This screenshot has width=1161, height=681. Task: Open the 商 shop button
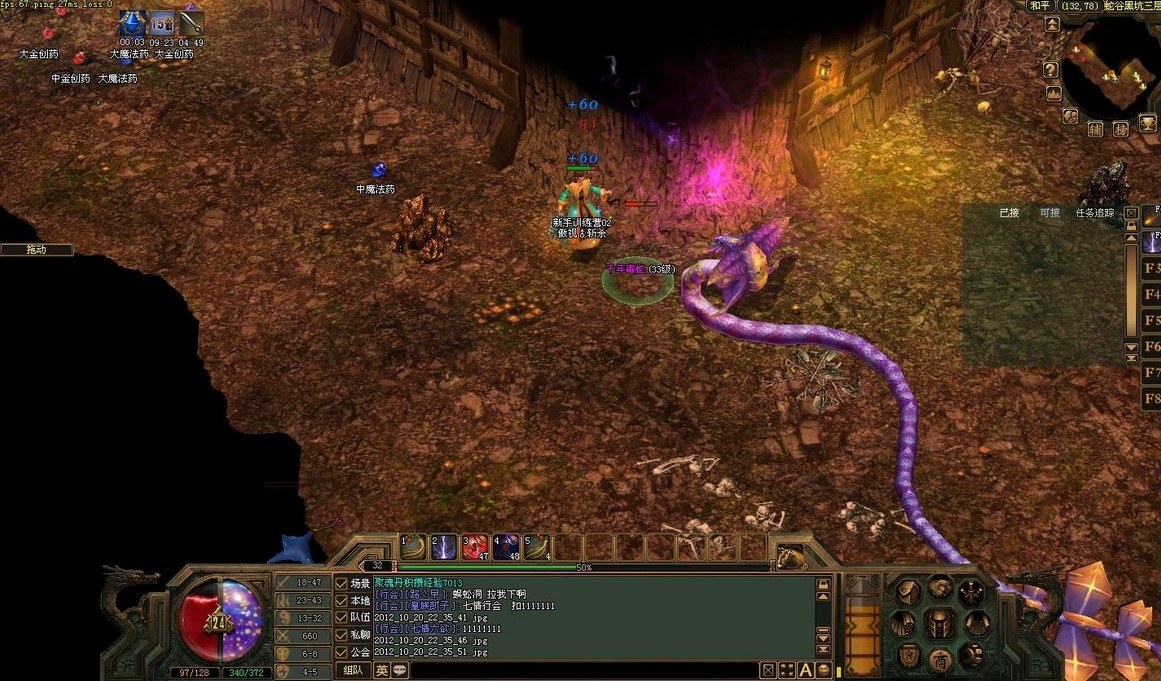pyautogui.click(x=939, y=657)
